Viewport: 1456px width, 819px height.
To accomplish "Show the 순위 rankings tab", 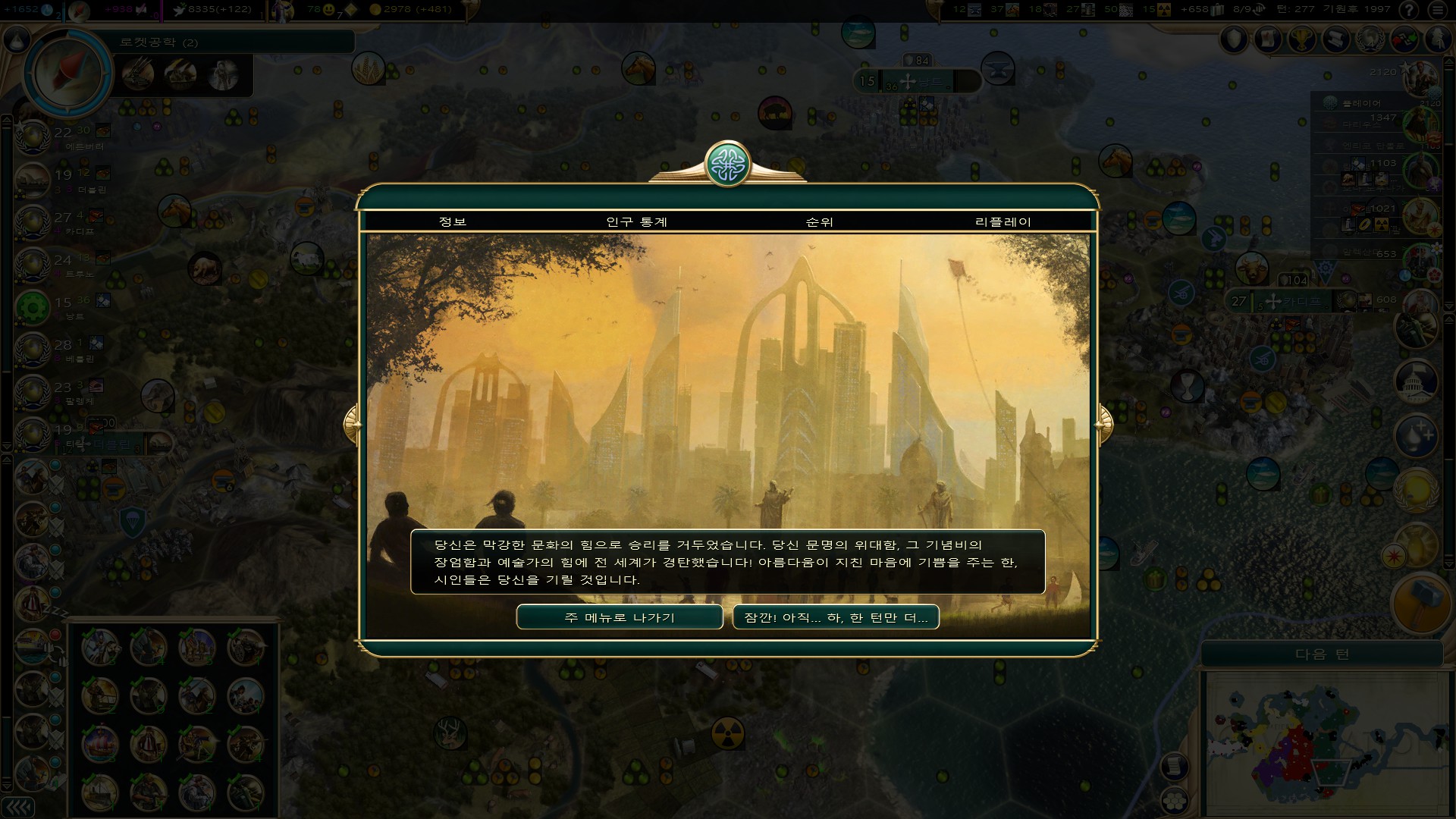I will click(819, 221).
